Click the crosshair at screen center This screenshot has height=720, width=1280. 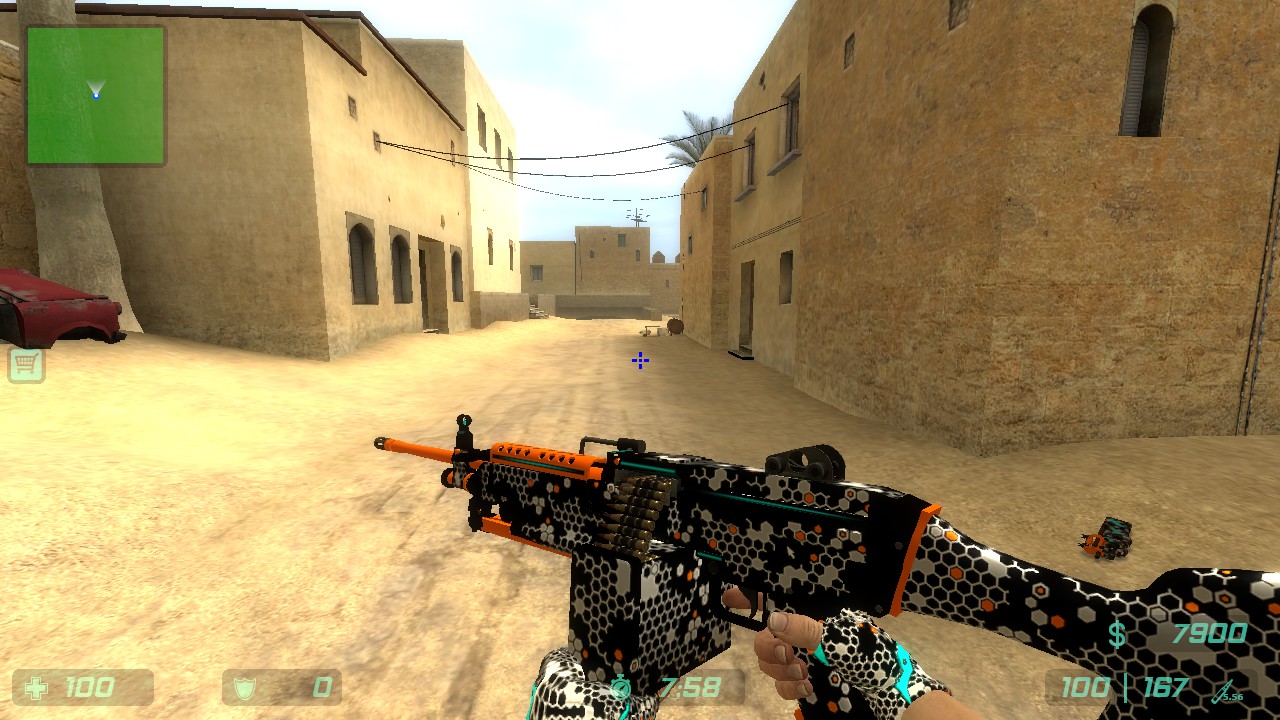(x=639, y=361)
